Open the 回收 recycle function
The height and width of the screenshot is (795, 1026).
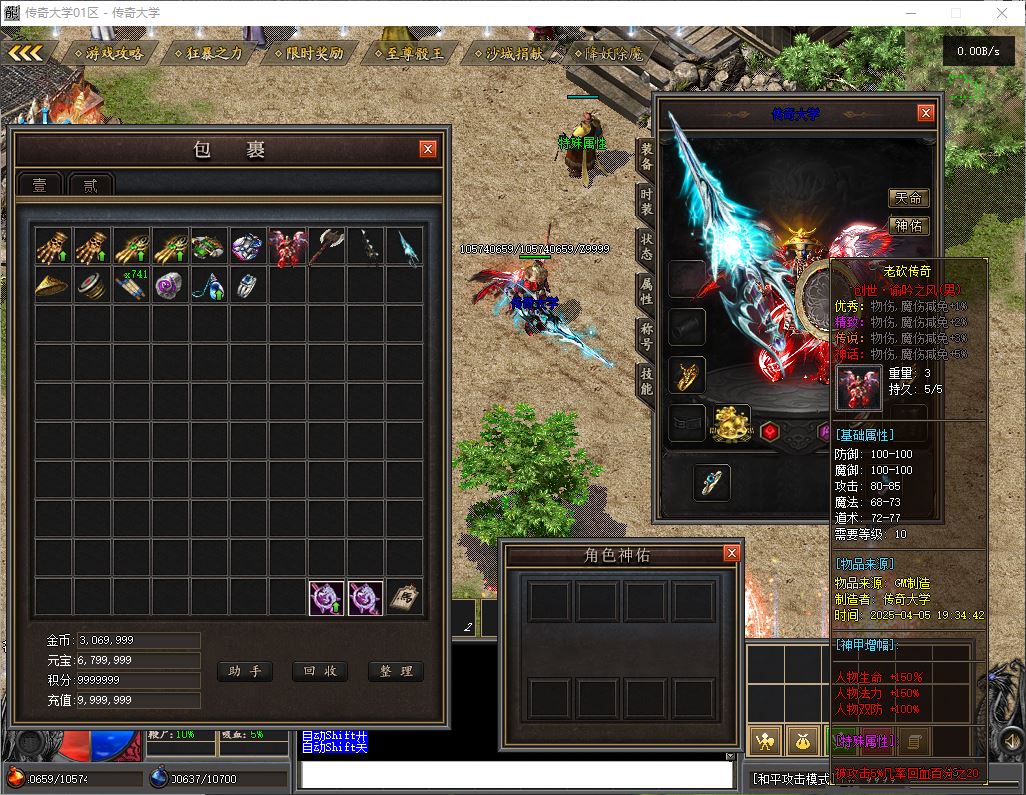click(x=320, y=671)
